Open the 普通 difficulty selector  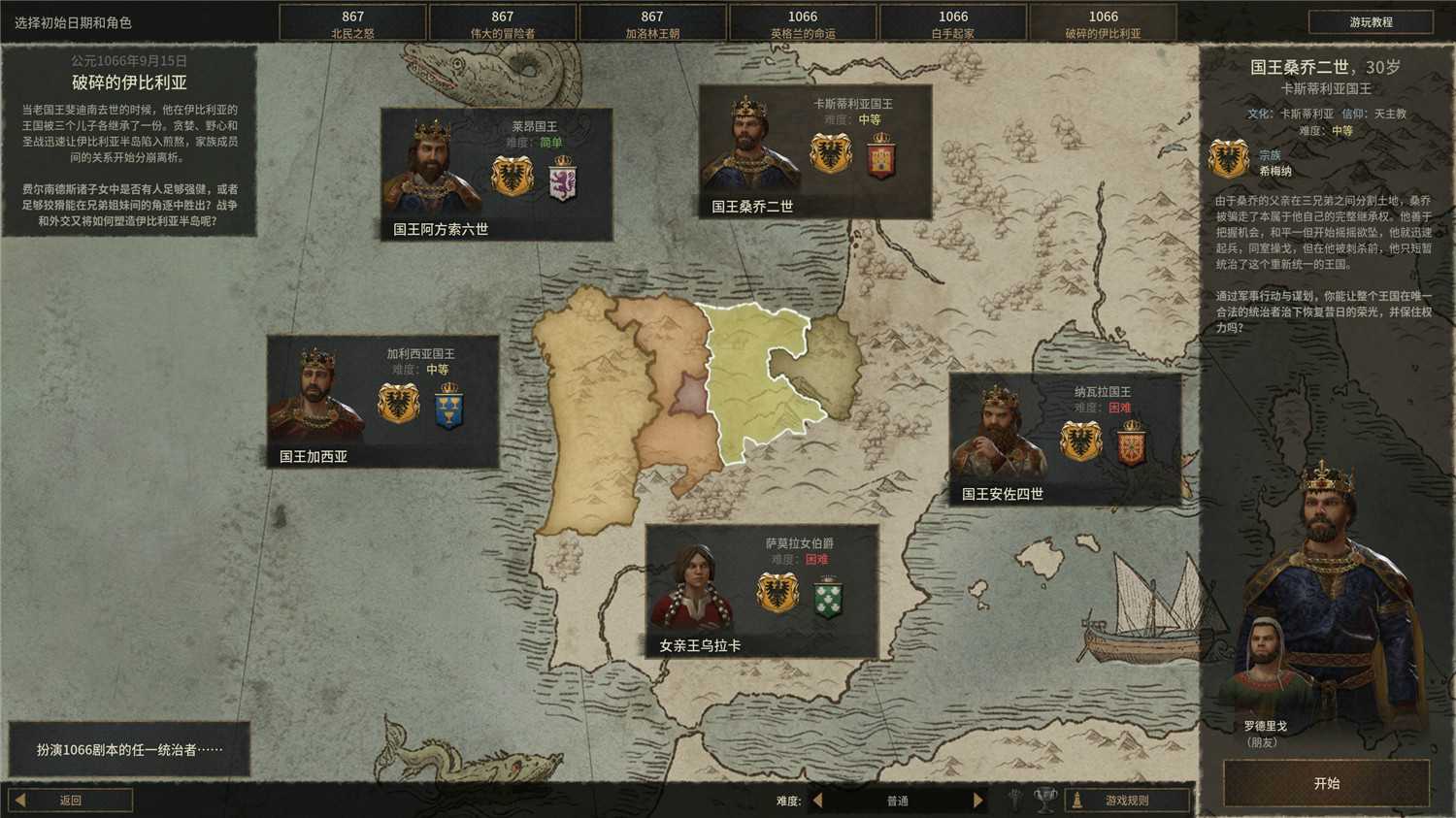point(898,800)
